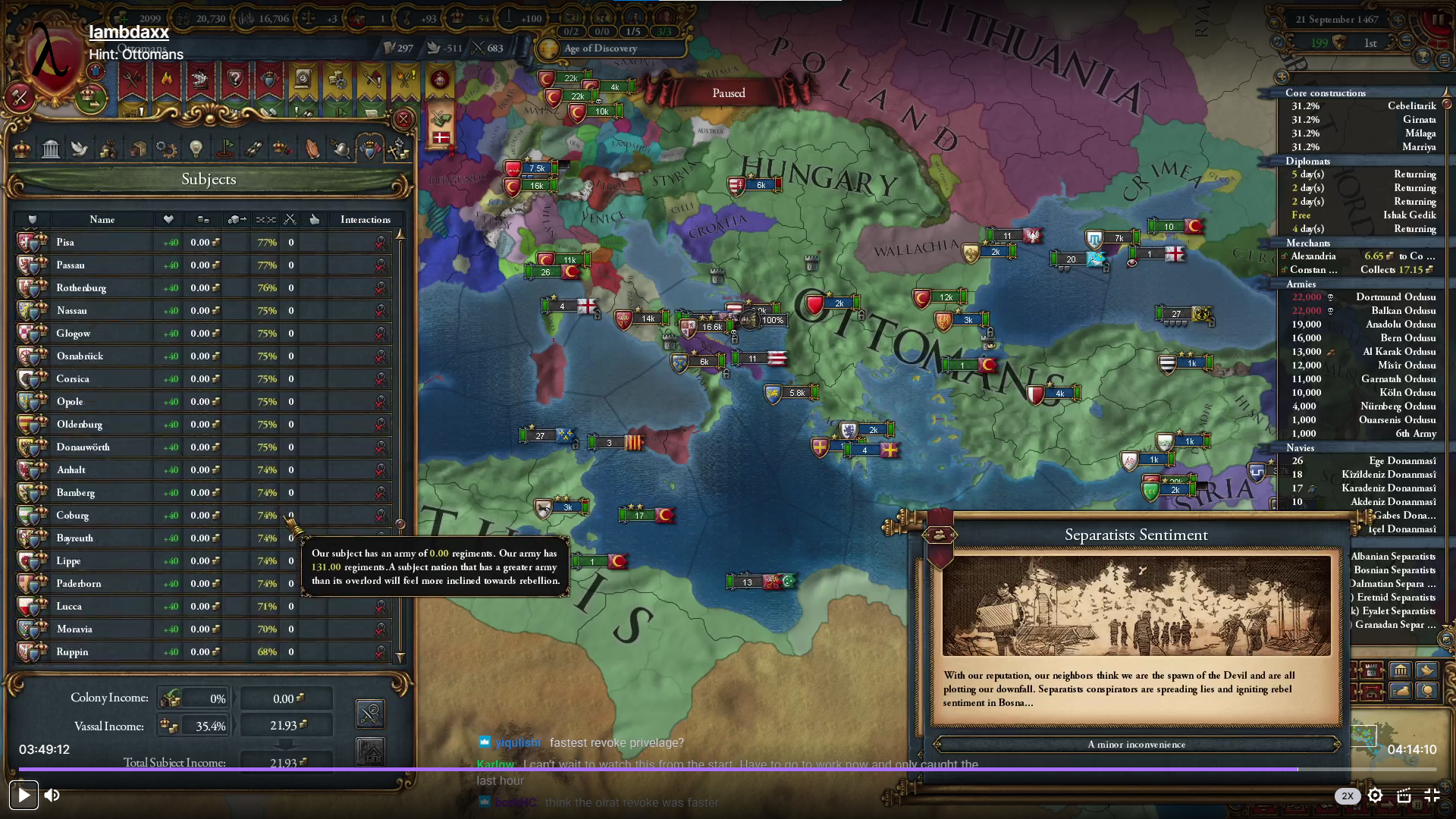Open the country shield with lambda emblem

point(53,62)
